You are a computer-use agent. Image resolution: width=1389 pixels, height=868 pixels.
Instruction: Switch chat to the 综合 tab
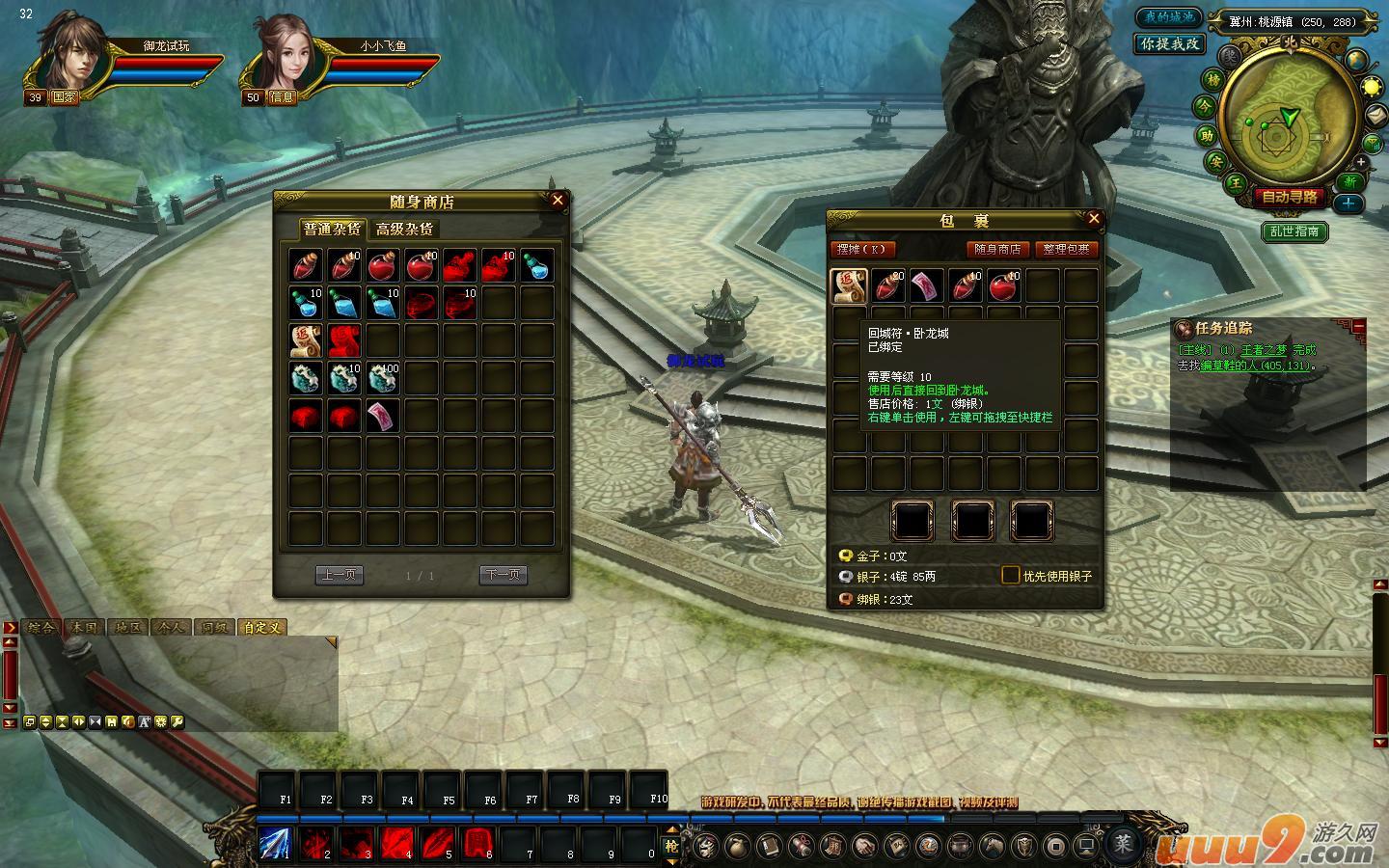point(41,627)
